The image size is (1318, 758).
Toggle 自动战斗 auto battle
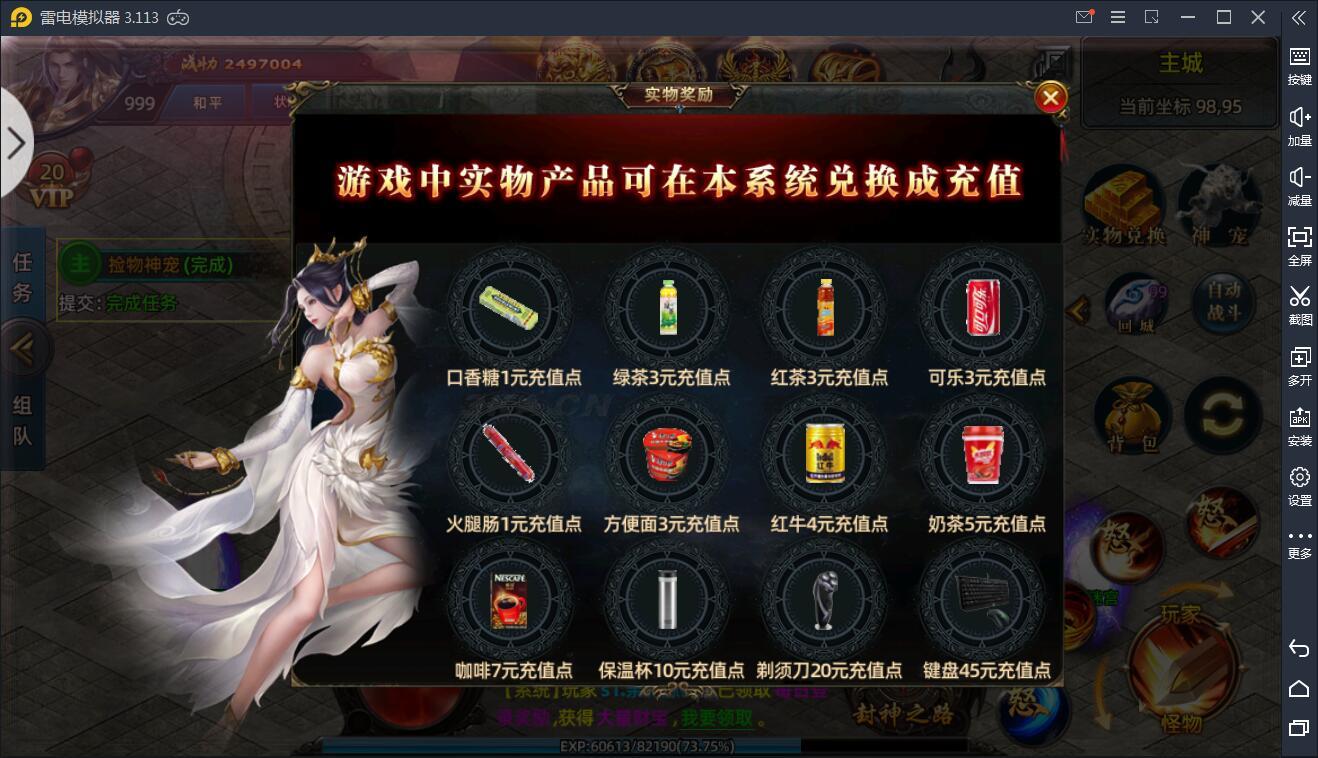[1224, 302]
